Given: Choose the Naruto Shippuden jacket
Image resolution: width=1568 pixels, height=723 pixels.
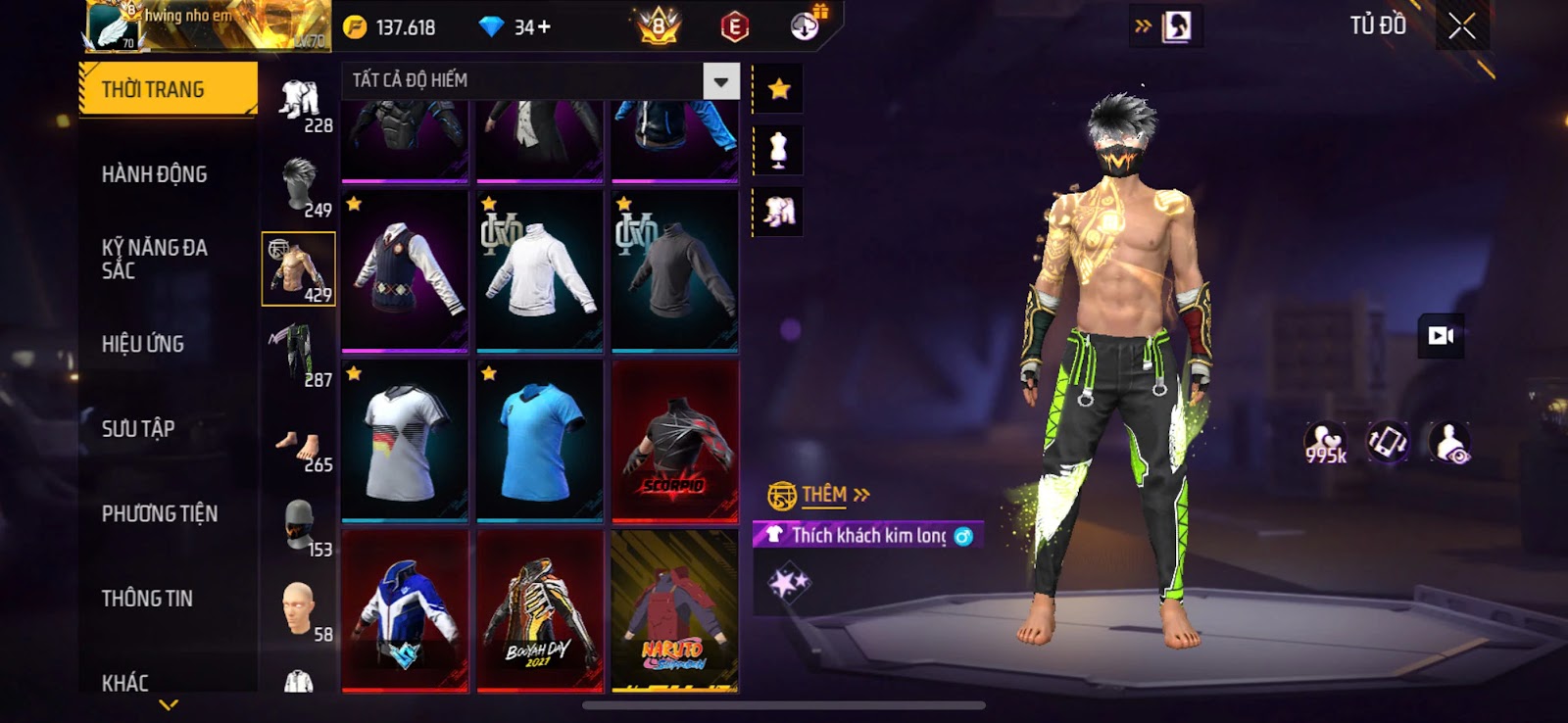Looking at the screenshot, I should (x=674, y=611).
